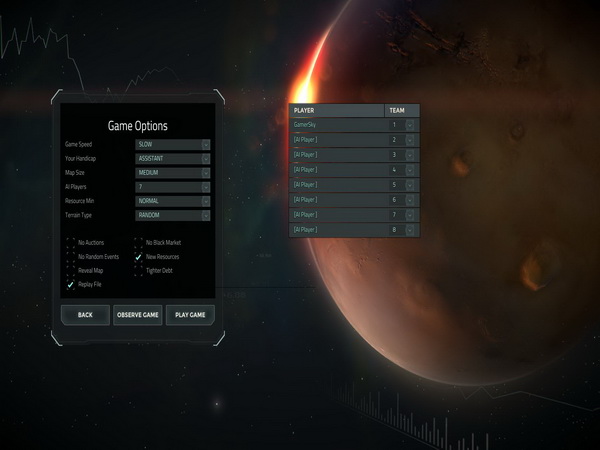Change the Your Handicap dropdown
This screenshot has height=450, width=600.
(173, 158)
